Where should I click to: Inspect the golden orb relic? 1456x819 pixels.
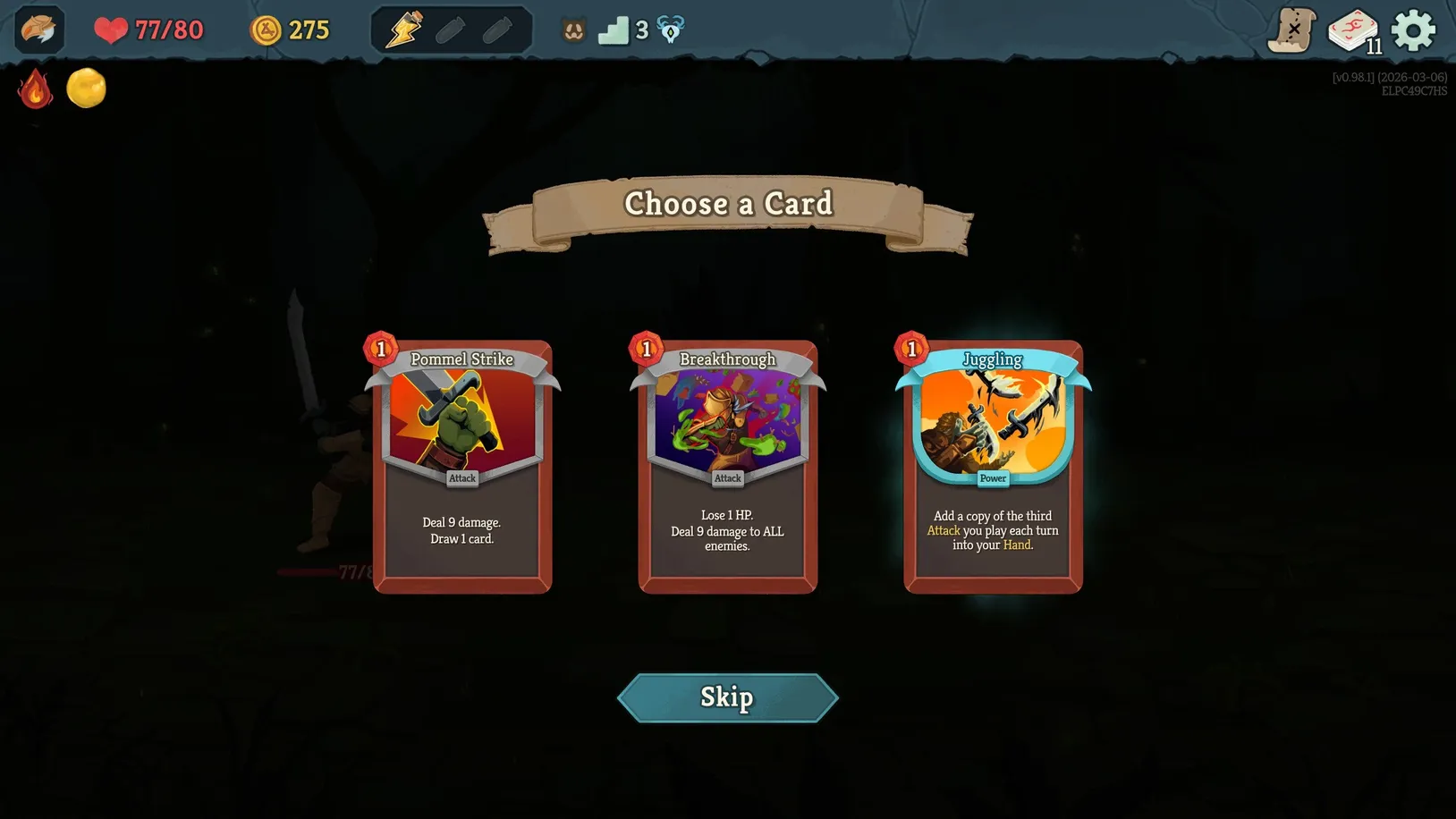[86, 89]
